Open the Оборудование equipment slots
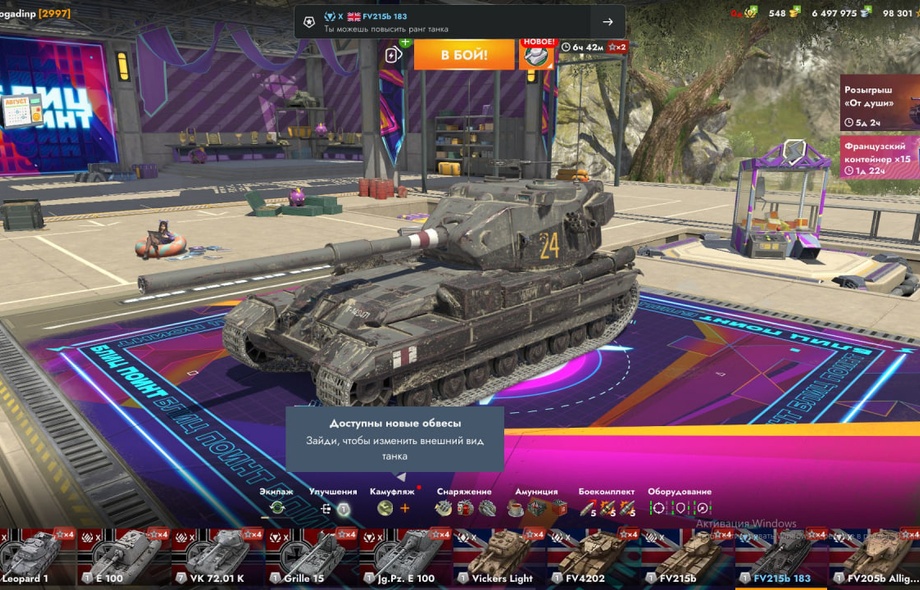920x590 pixels. pyautogui.click(x=680, y=508)
